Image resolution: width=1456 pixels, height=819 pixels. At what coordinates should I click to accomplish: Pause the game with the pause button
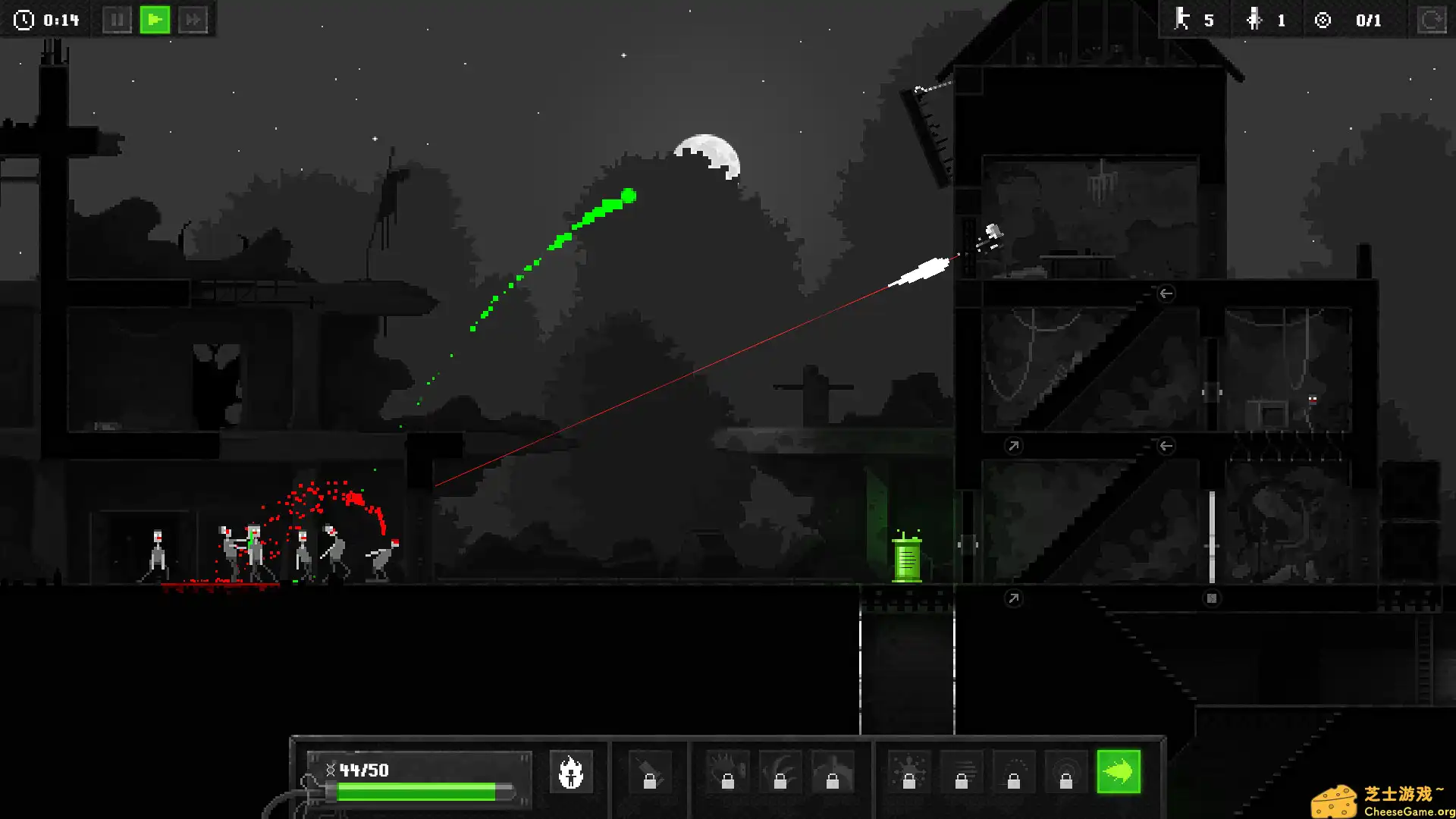tap(117, 20)
